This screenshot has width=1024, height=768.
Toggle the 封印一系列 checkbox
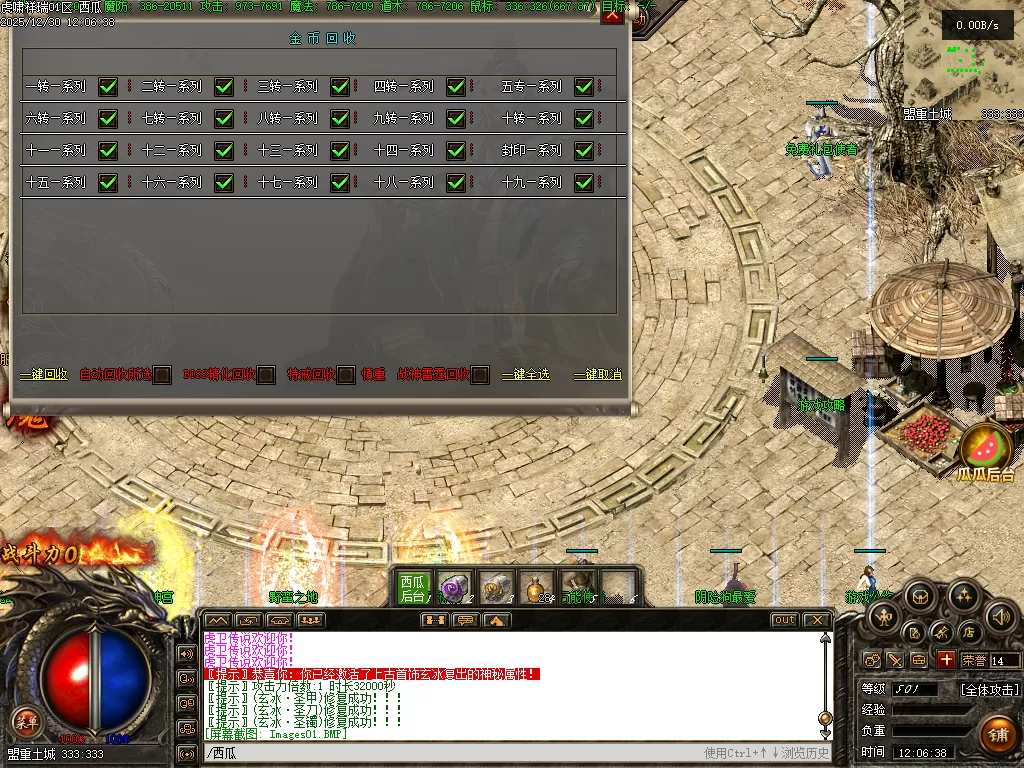(584, 151)
